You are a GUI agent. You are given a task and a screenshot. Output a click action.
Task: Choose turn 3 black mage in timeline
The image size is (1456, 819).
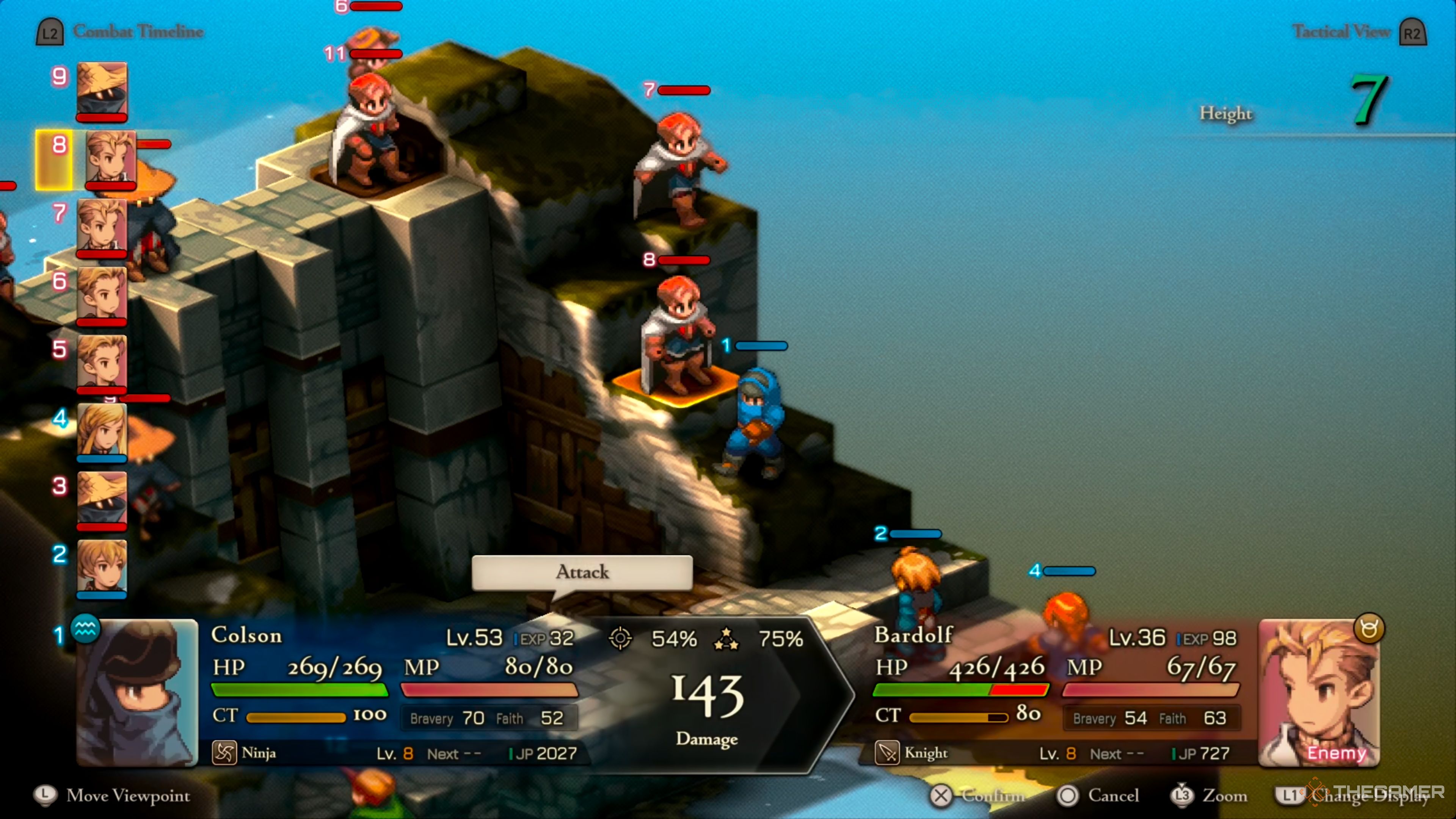(x=102, y=499)
